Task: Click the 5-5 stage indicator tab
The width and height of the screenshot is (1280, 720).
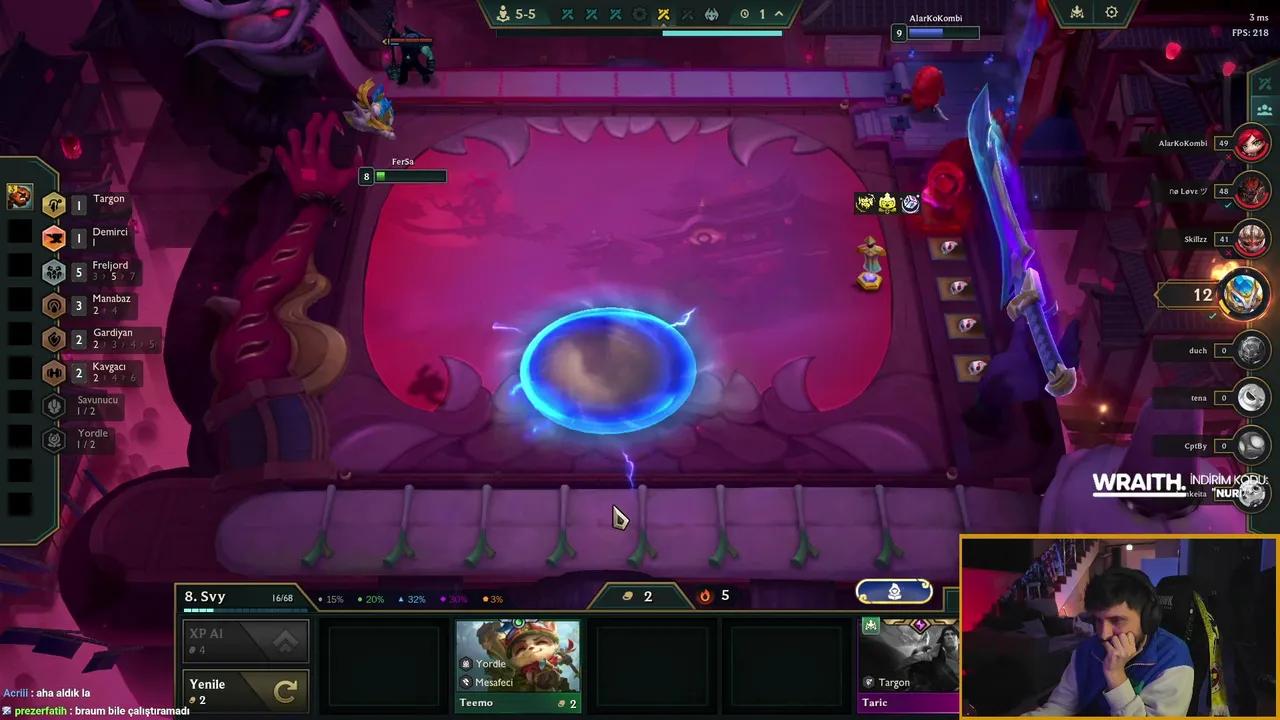Action: pos(519,13)
